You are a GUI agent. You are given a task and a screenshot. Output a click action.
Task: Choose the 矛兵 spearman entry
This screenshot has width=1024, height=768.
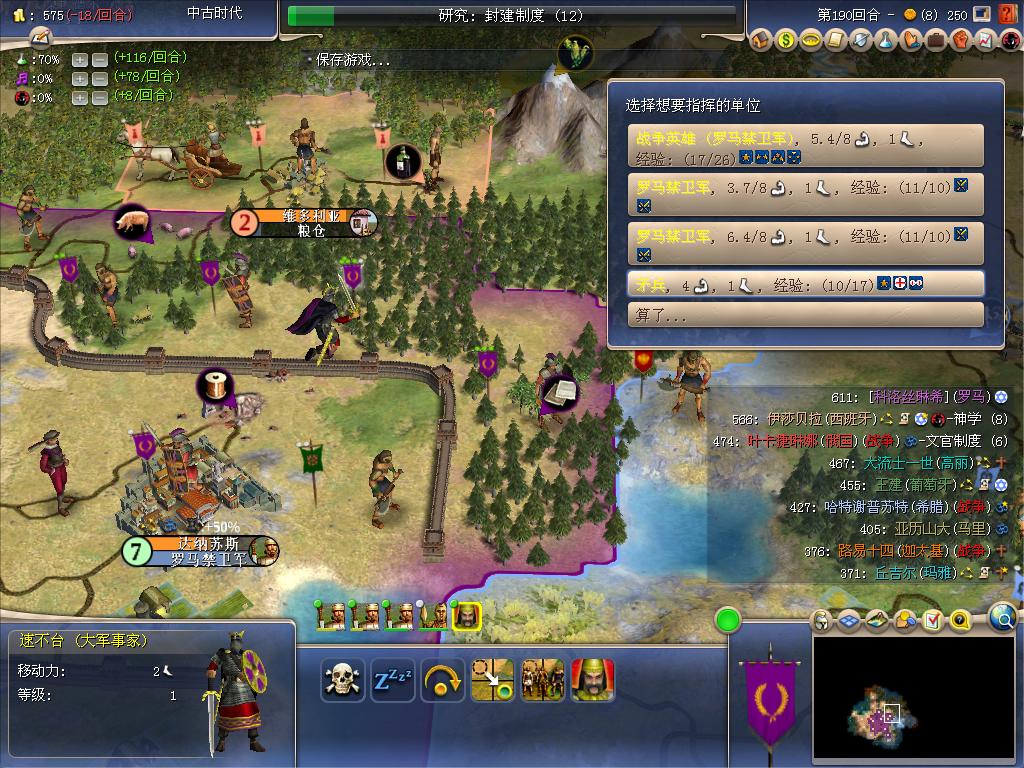(x=805, y=284)
